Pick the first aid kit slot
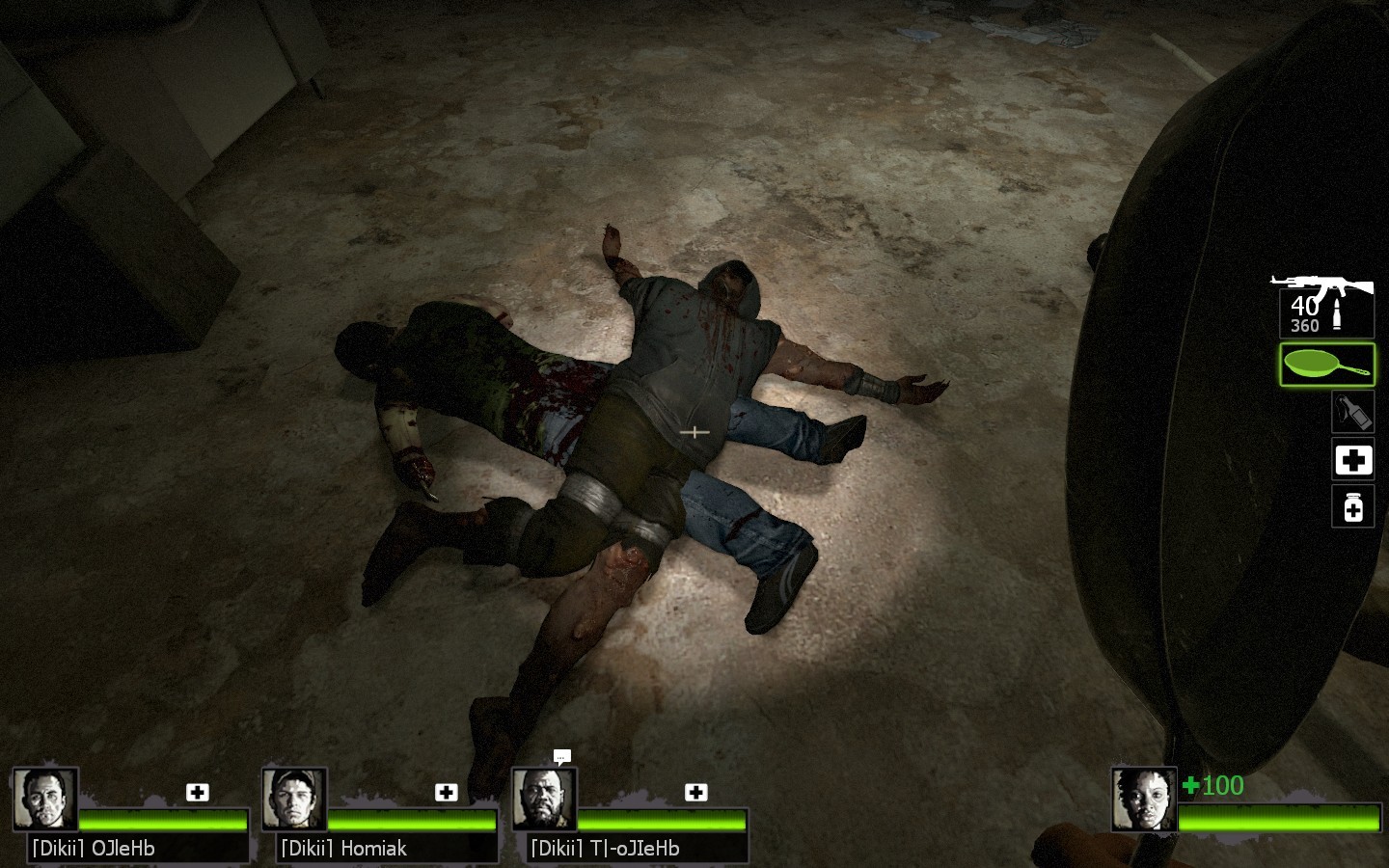 click(x=1352, y=459)
